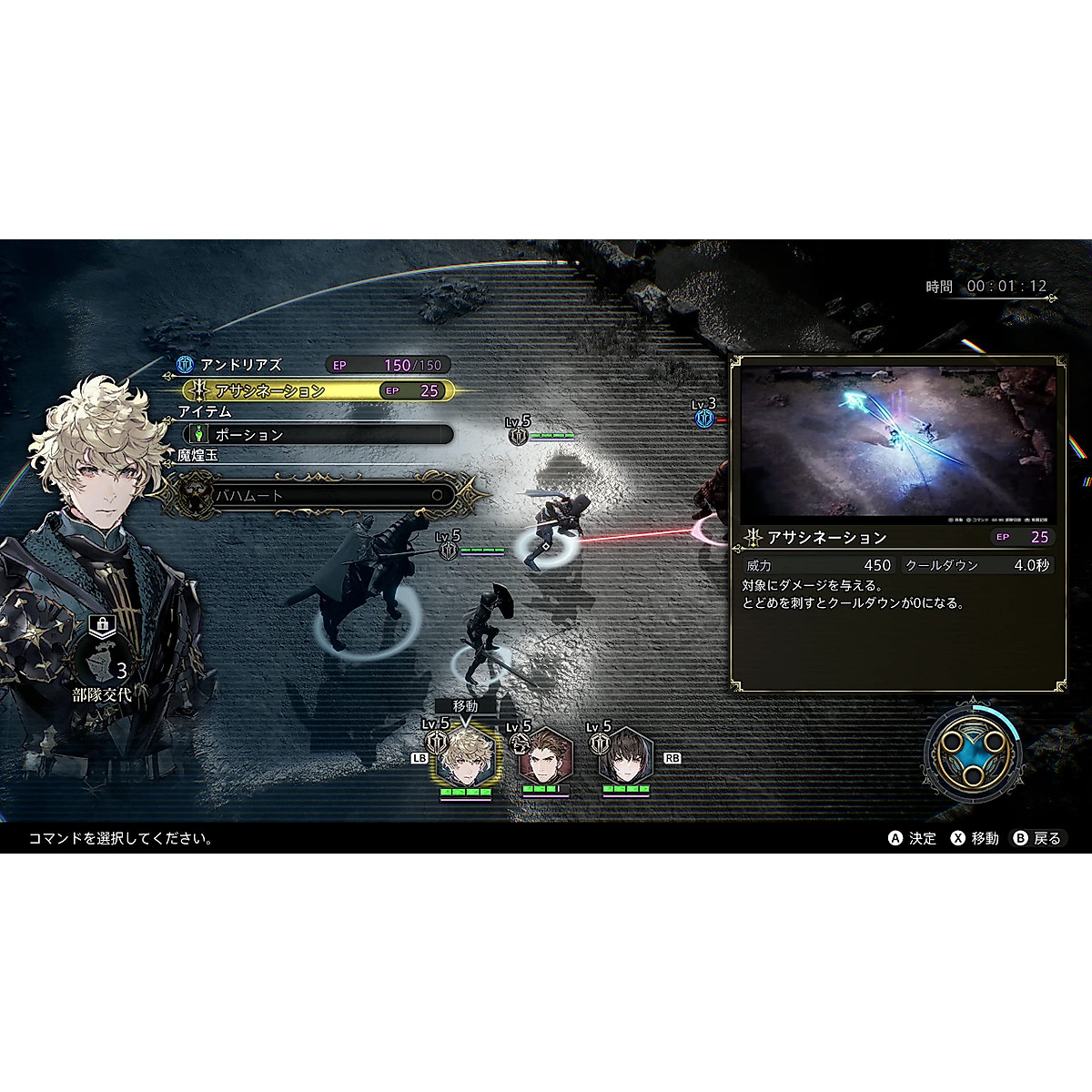Open the アサシネーション skill preview thumbnail

898,442
